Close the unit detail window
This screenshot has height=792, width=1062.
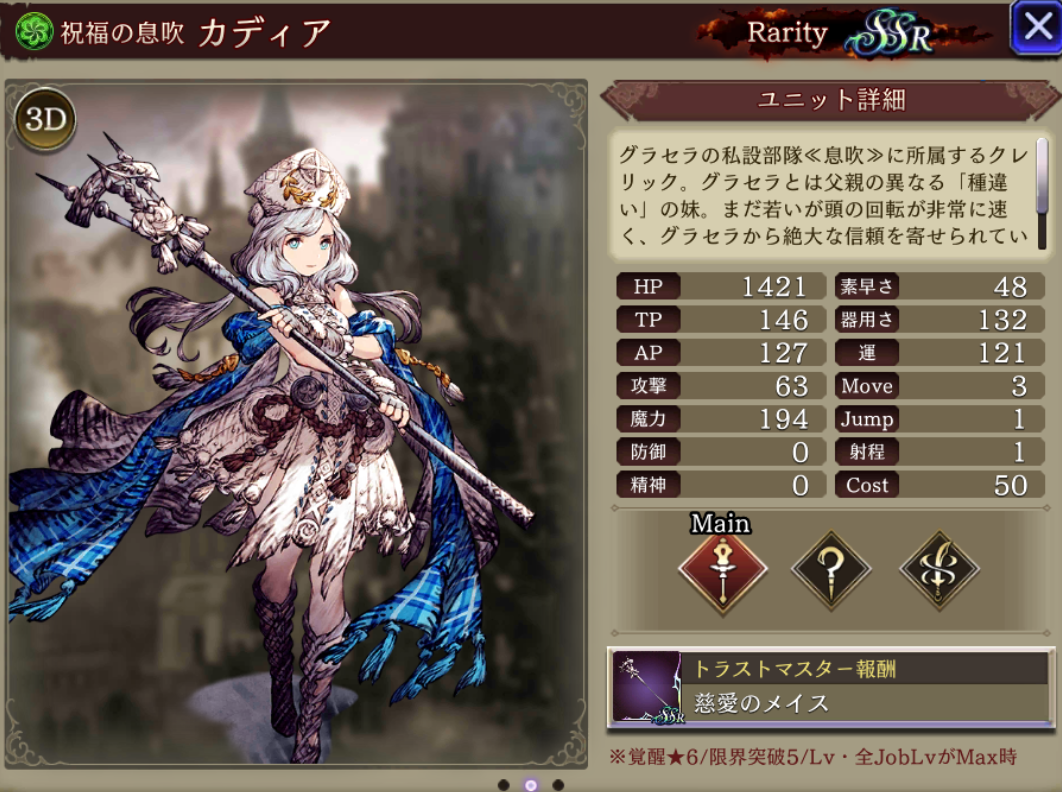pyautogui.click(x=1034, y=29)
